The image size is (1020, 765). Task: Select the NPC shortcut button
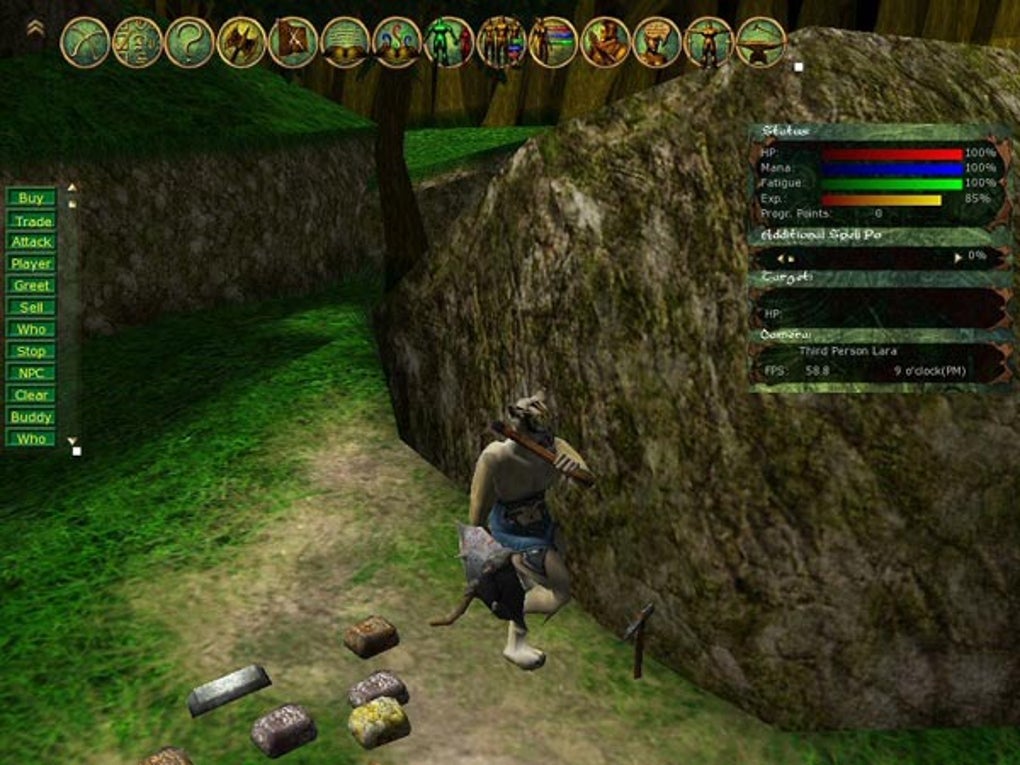[x=31, y=373]
